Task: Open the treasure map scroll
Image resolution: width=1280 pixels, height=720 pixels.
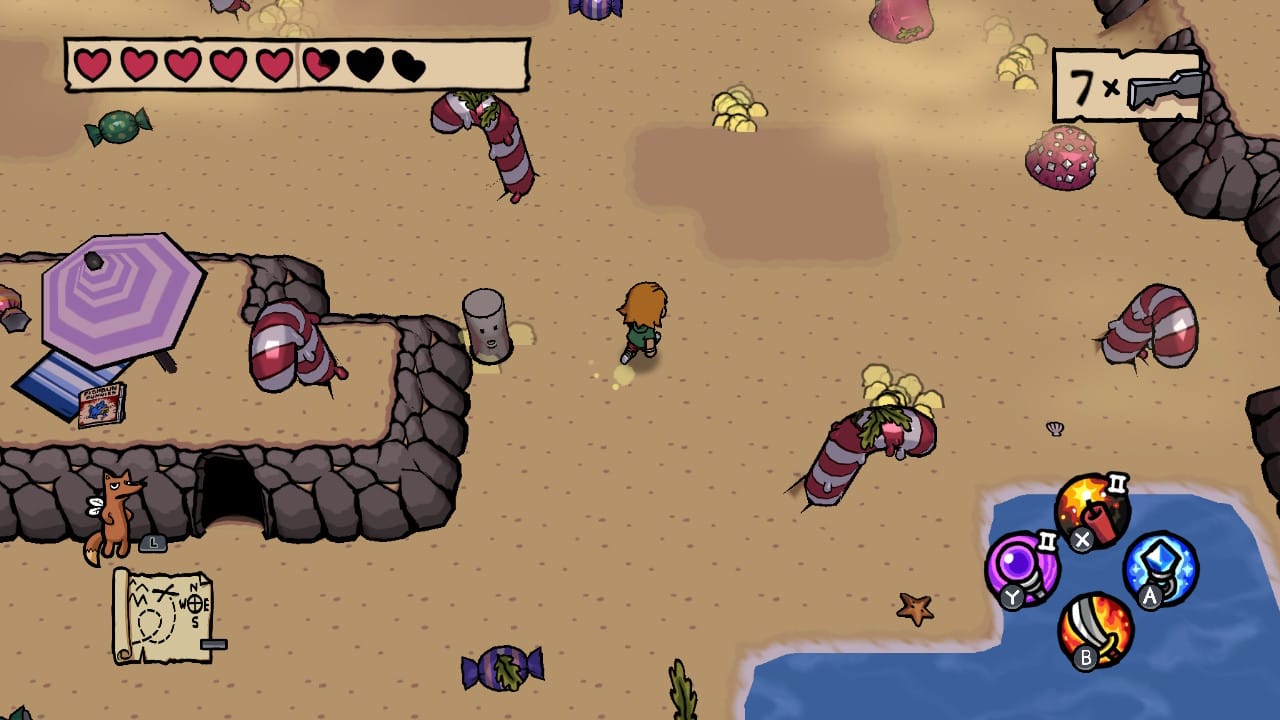Action: coord(162,616)
